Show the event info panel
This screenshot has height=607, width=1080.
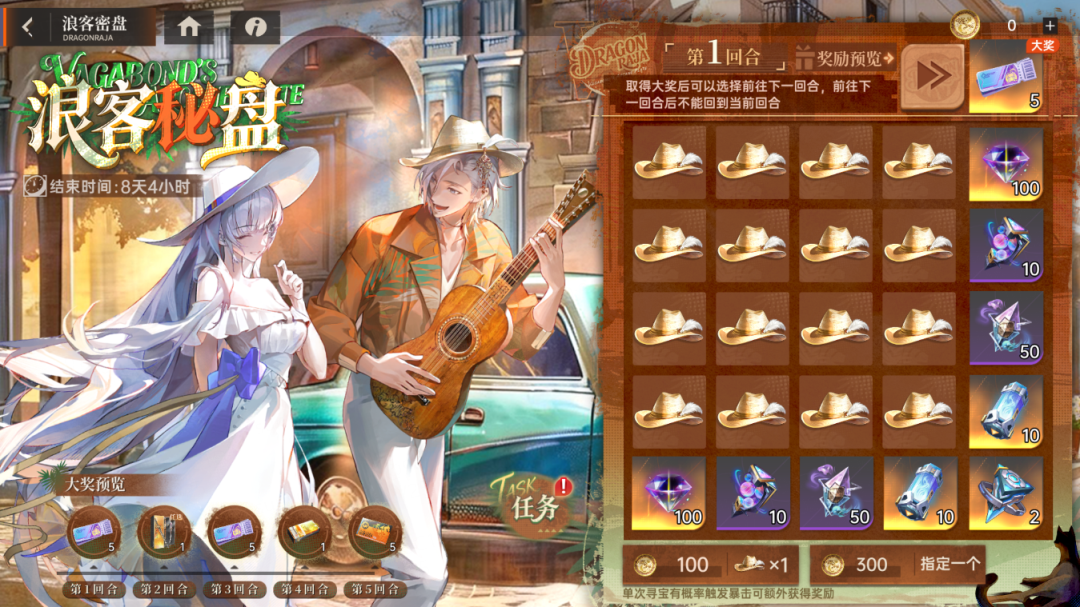point(254,27)
